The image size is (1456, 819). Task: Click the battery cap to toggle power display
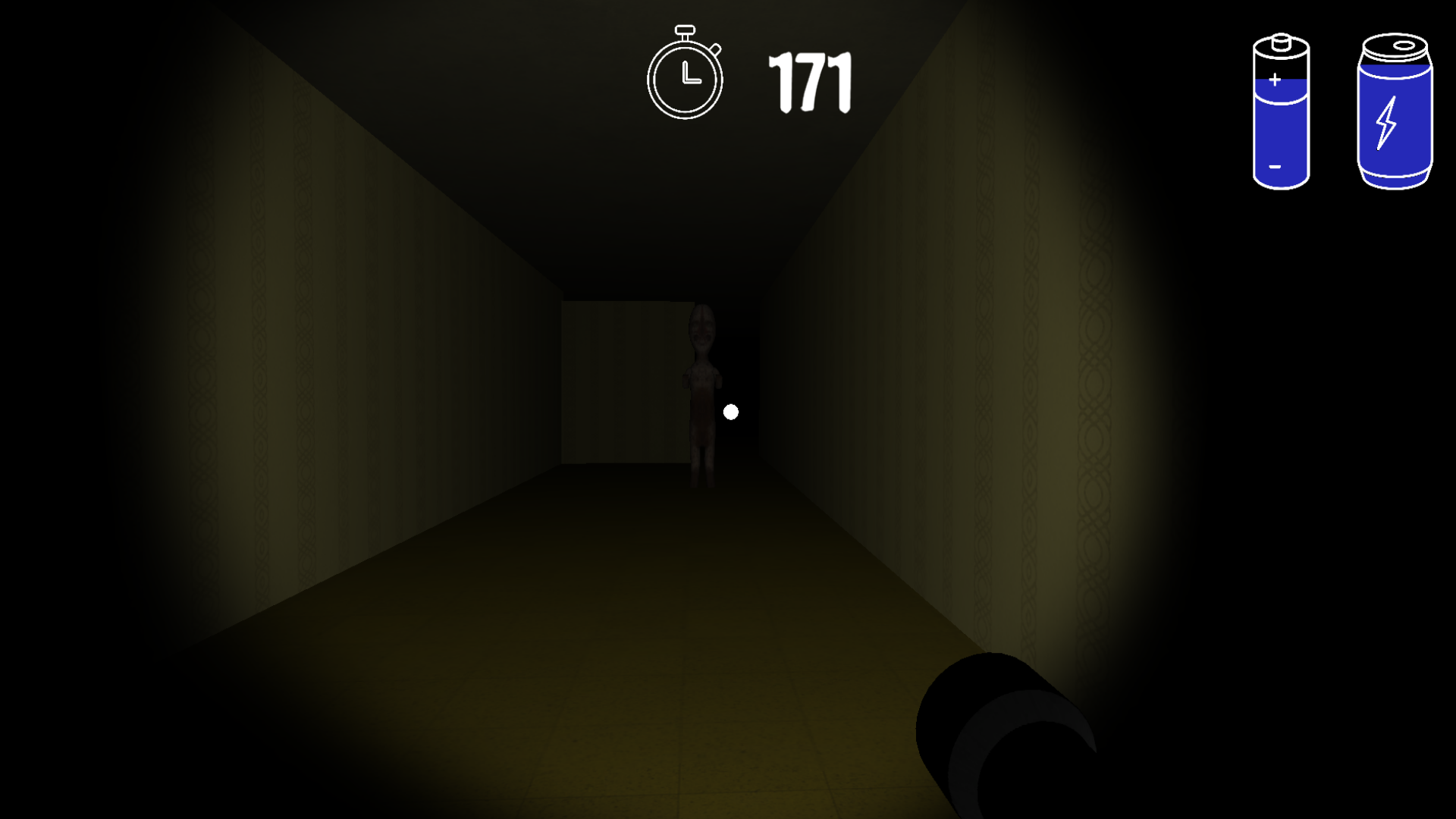(x=1279, y=42)
